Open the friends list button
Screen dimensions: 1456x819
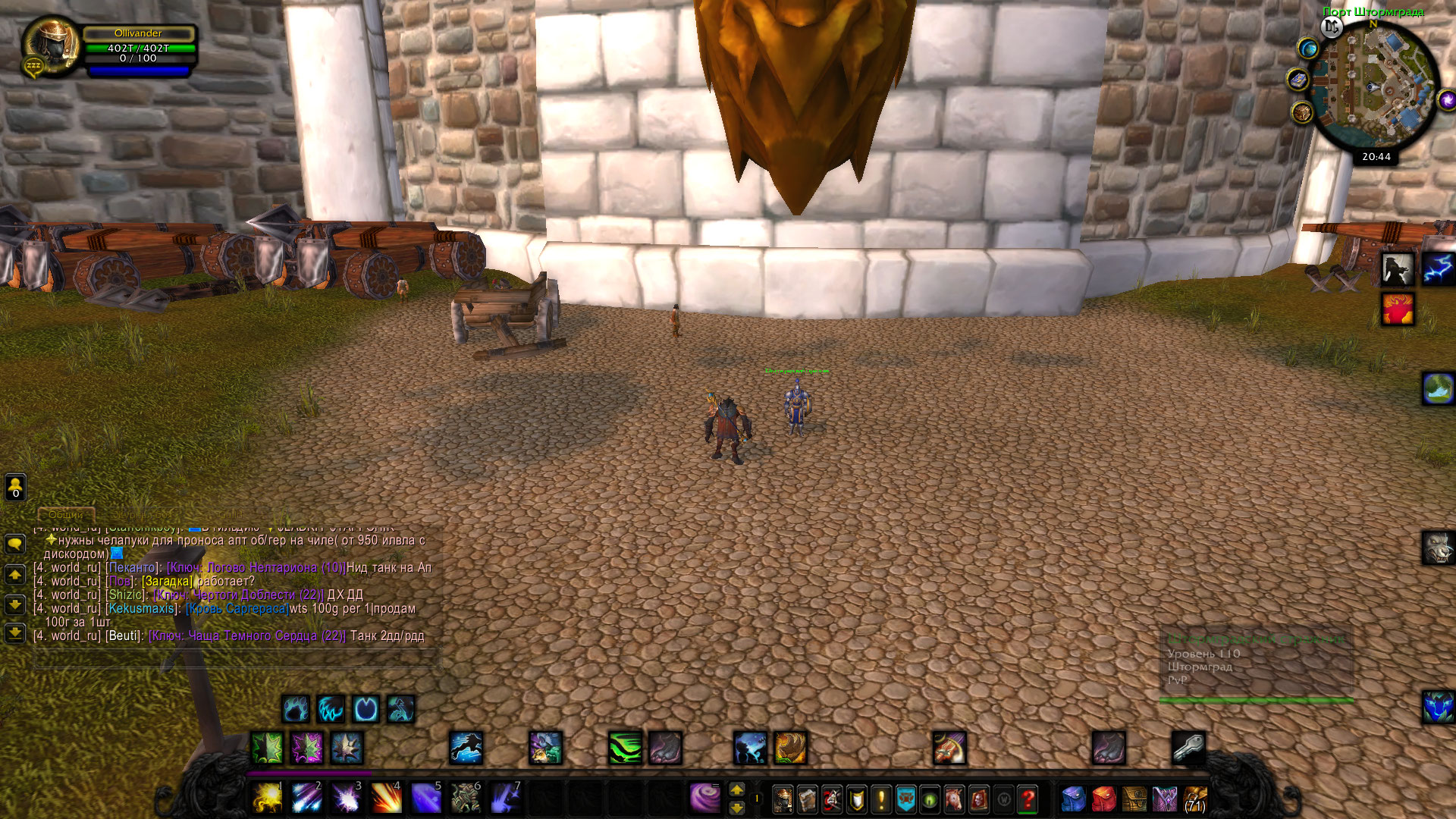(x=15, y=487)
